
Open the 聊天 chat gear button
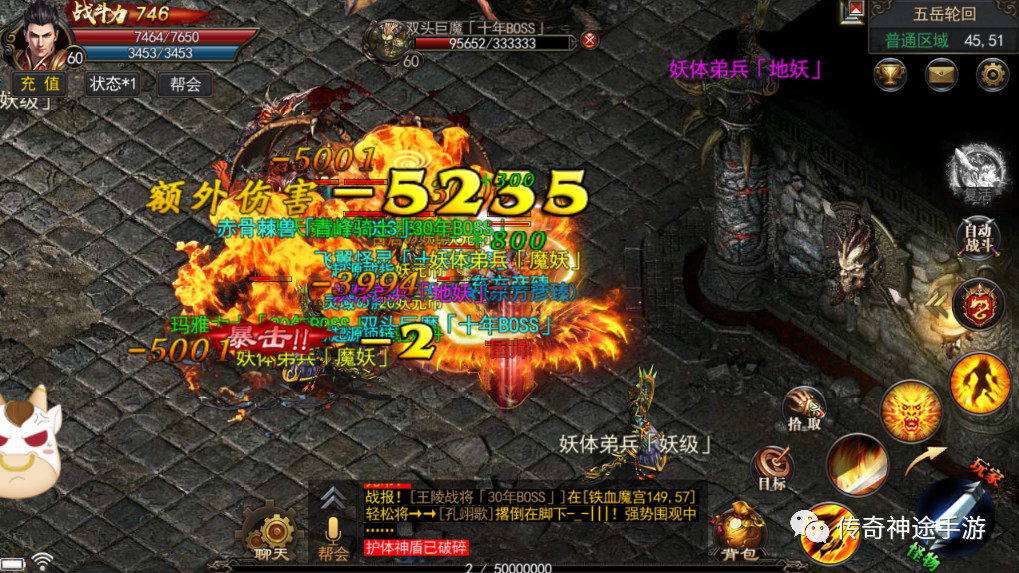pos(270,533)
